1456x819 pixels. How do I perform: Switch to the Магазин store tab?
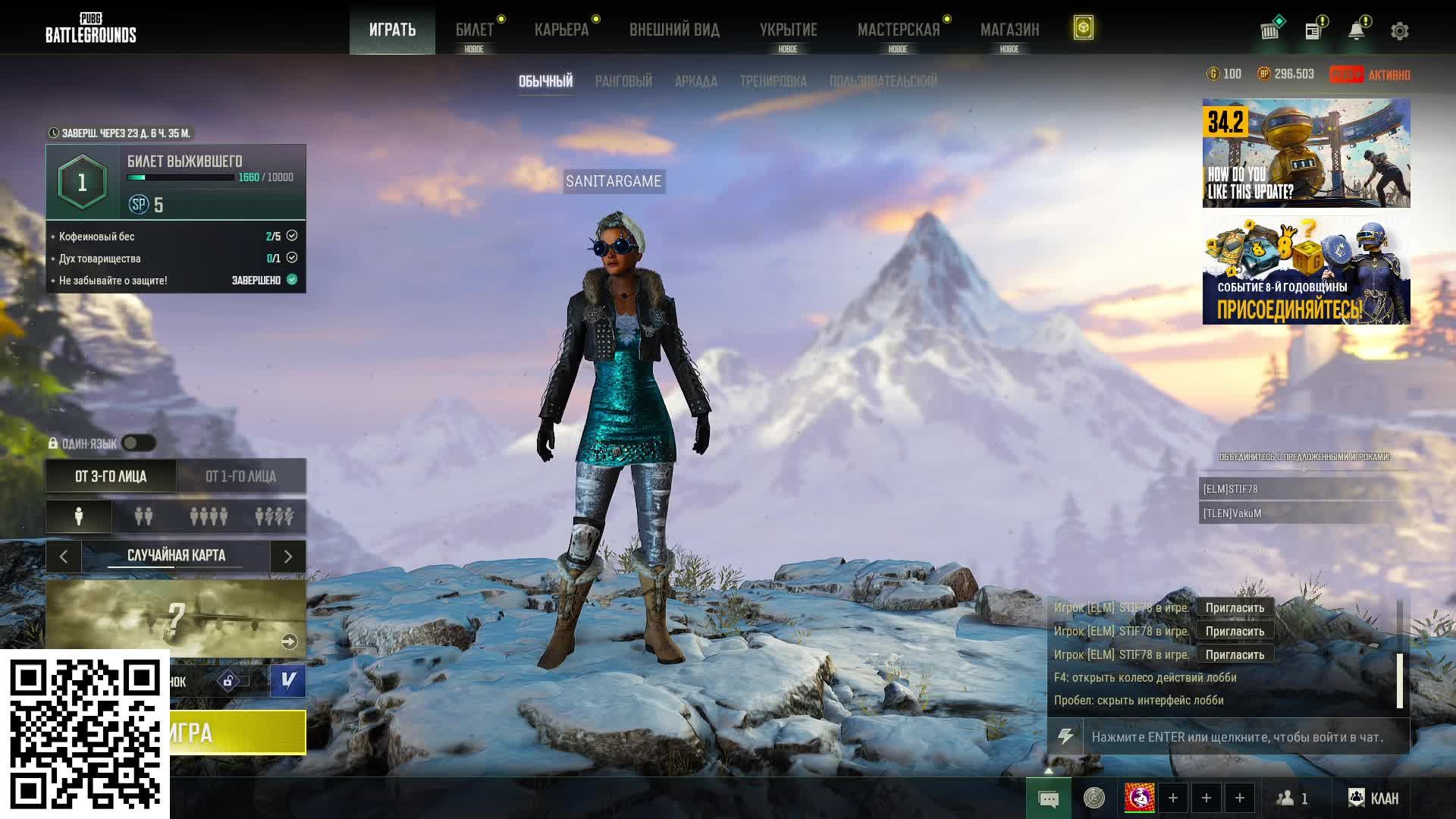[x=1009, y=30]
